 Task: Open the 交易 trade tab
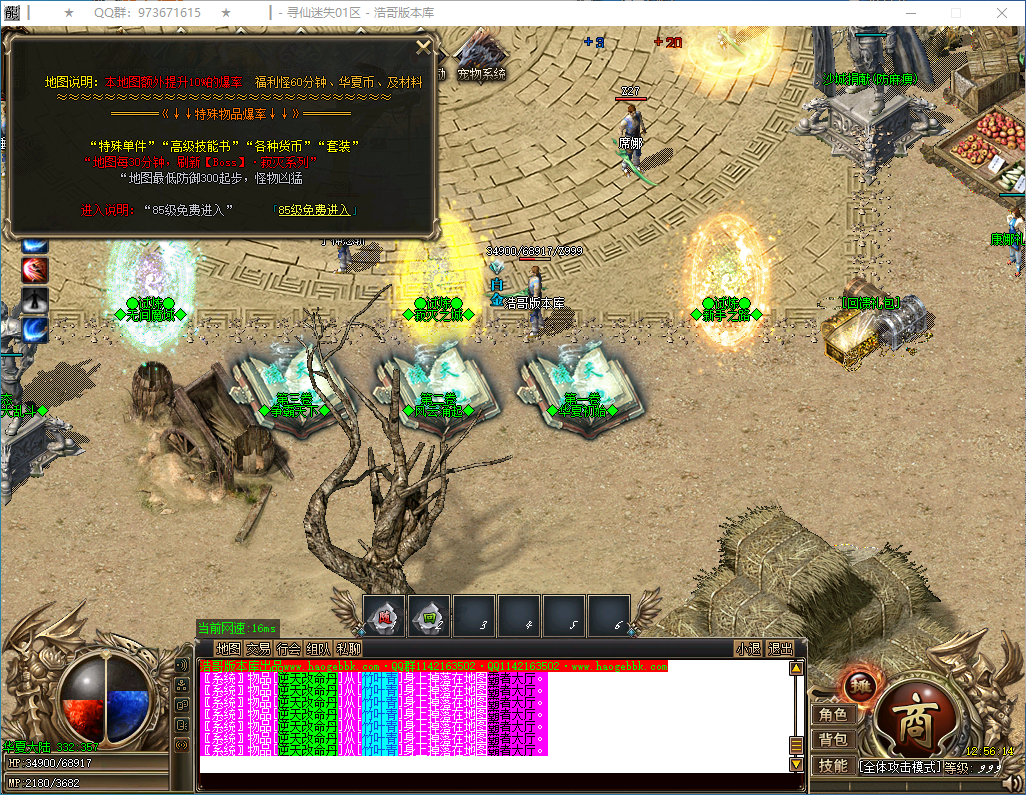pos(258,648)
